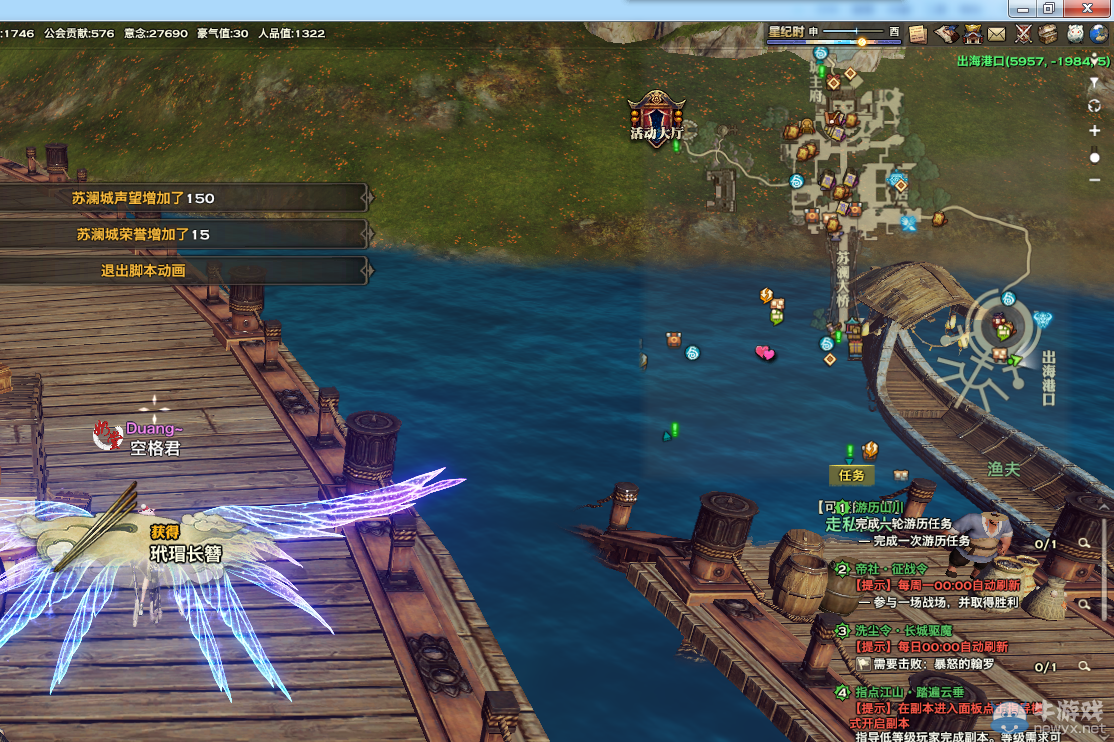The width and height of the screenshot is (1114, 742).
Task: Zoom in the map with plus button
Action: coord(1095,131)
